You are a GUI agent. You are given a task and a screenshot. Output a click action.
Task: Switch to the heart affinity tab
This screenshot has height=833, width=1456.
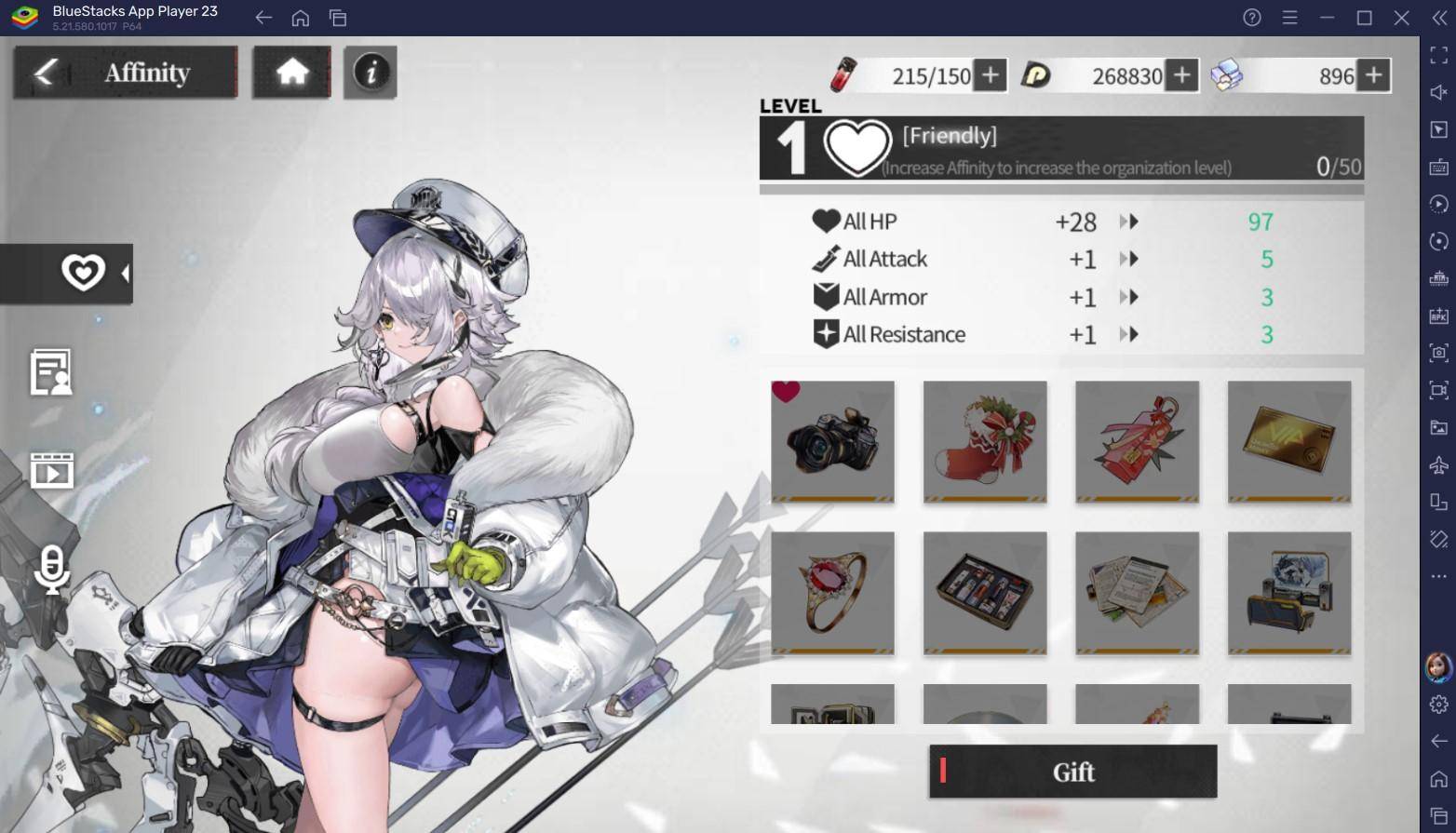(x=83, y=273)
